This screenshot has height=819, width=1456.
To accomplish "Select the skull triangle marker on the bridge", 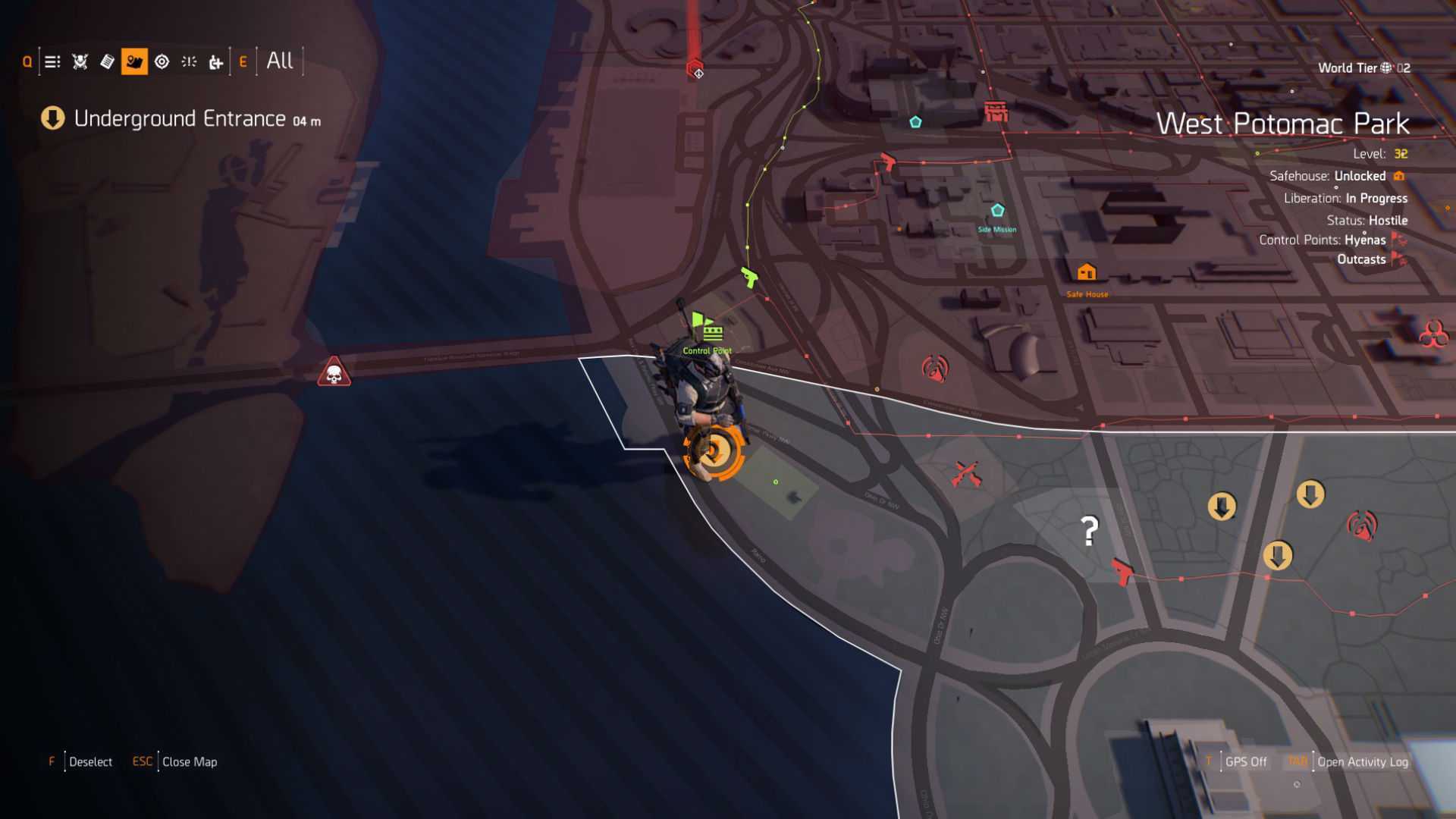I will click(334, 373).
